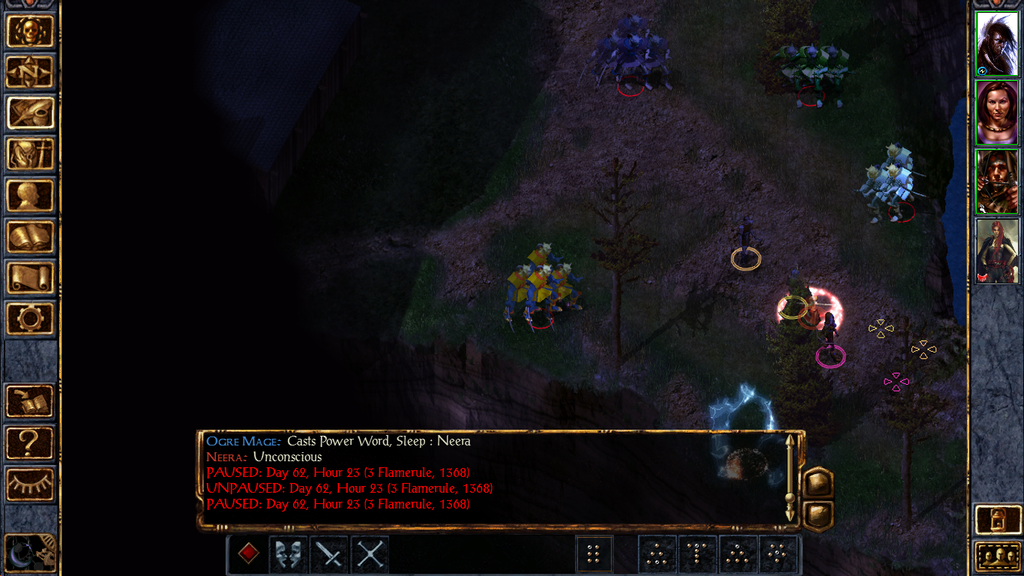Select the dark-haired first party portrait
The width and height of the screenshot is (1024, 576).
point(997,44)
